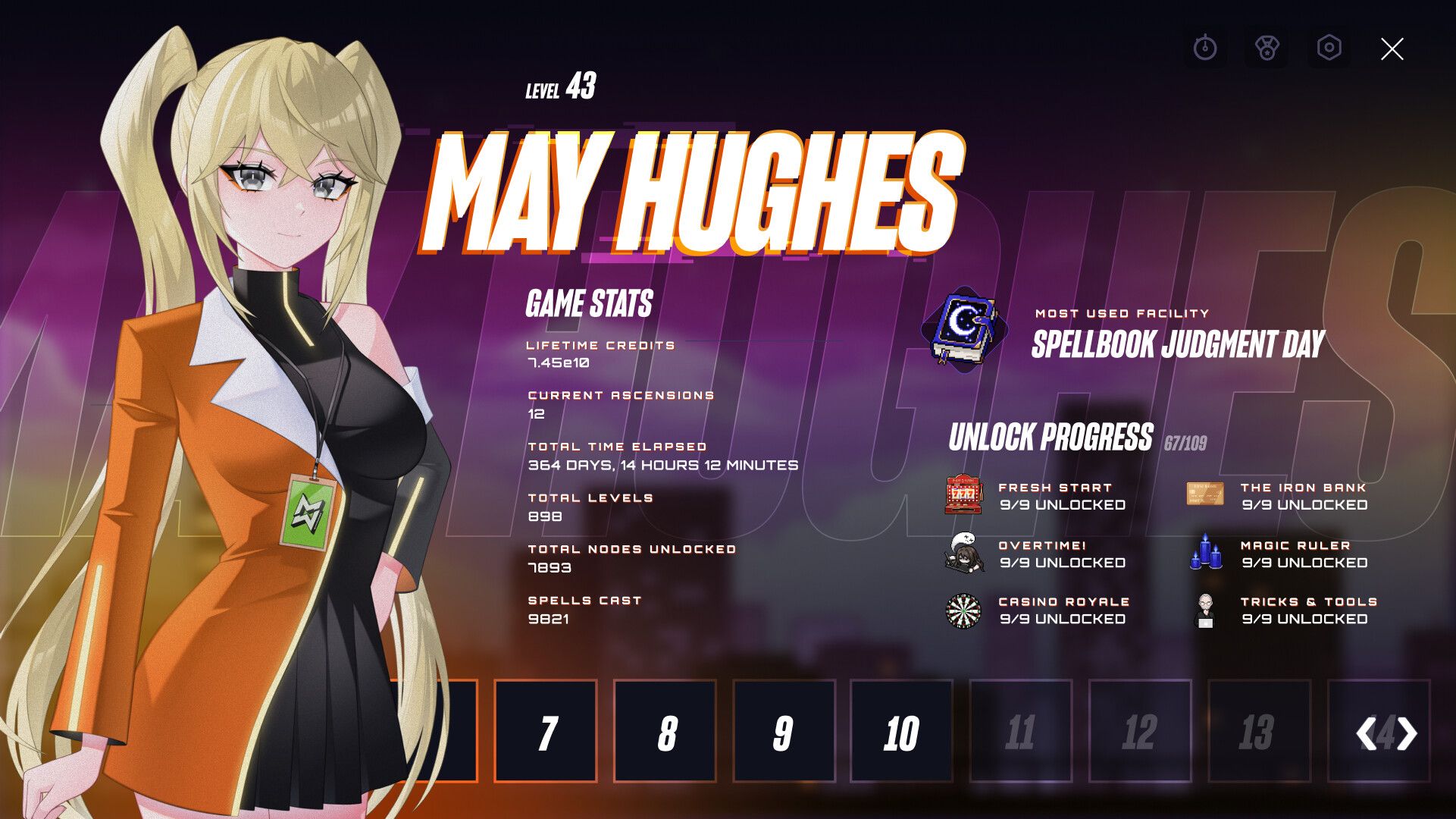
Task: Open the hexagon settings icon
Action: [x=1329, y=48]
